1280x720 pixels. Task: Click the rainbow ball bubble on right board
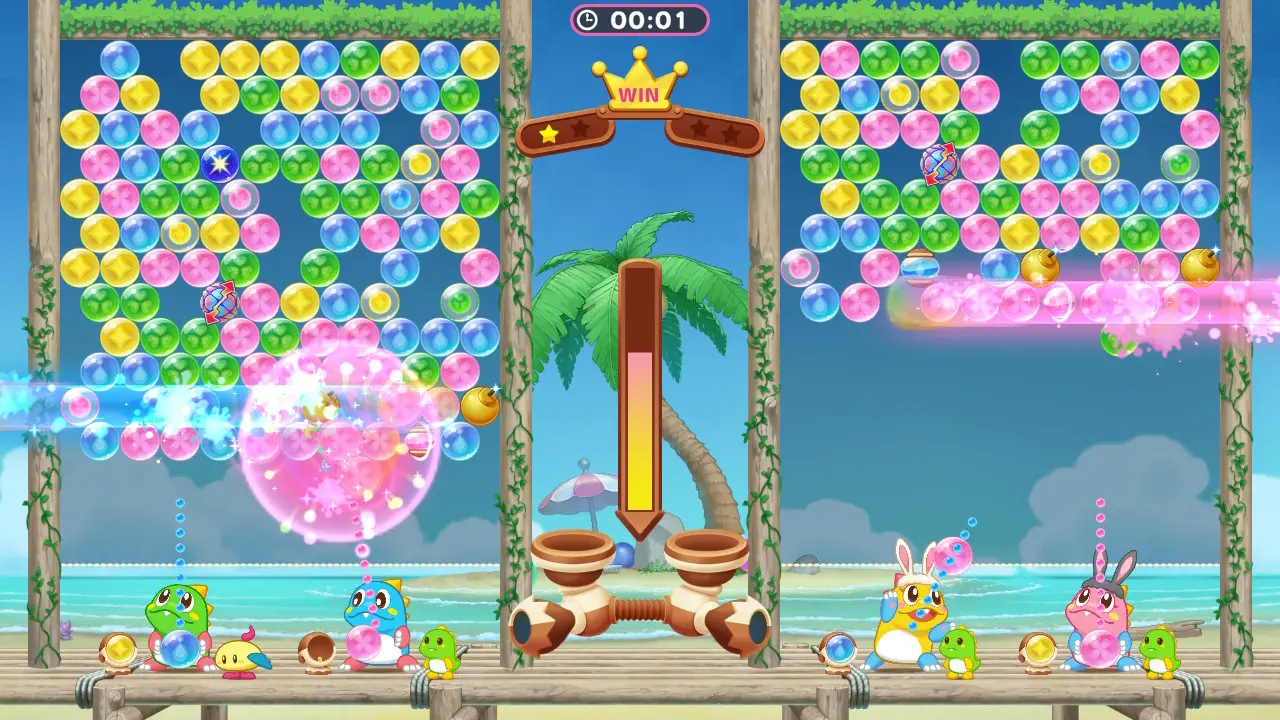click(x=941, y=165)
